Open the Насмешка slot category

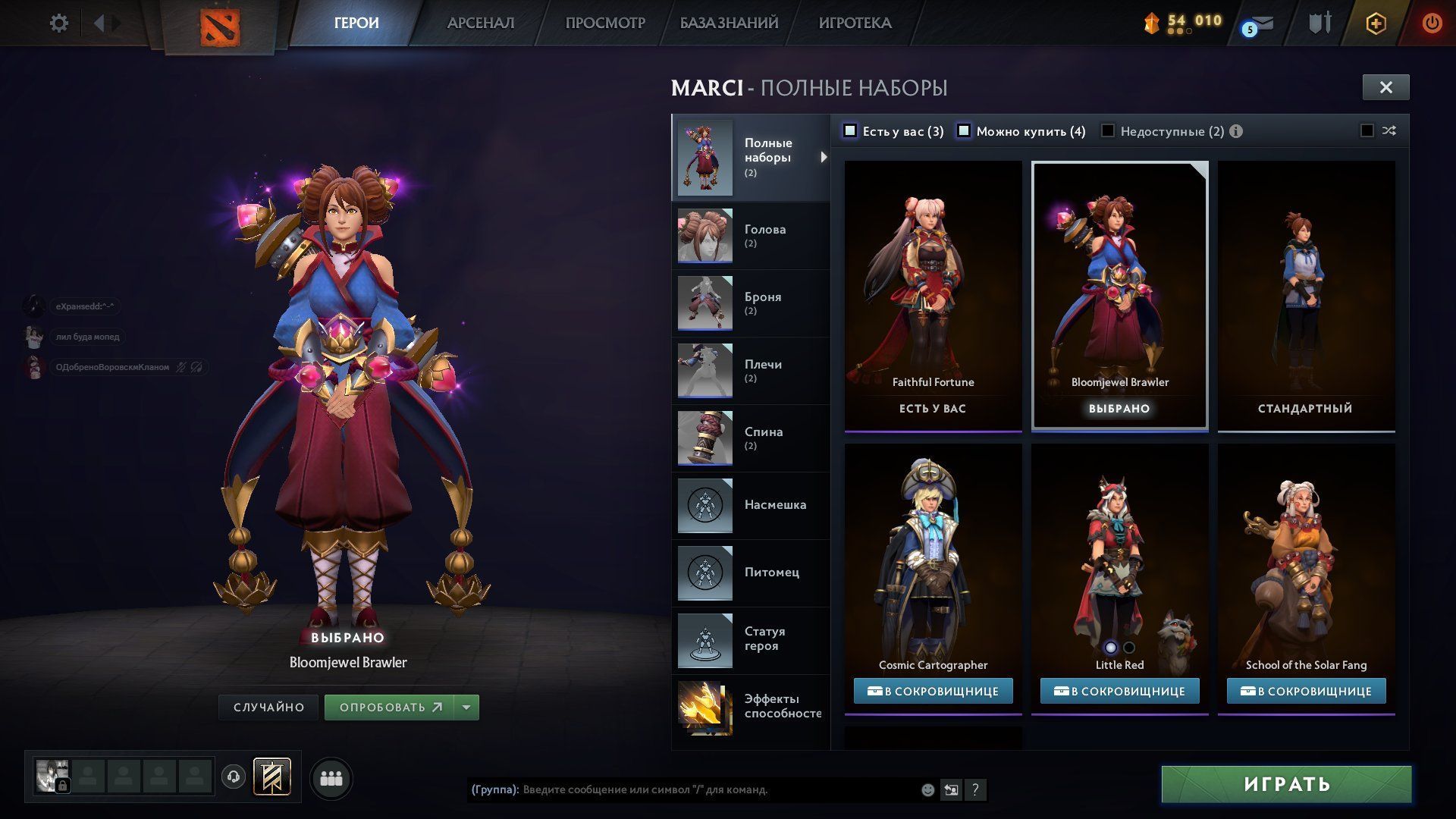[750, 505]
